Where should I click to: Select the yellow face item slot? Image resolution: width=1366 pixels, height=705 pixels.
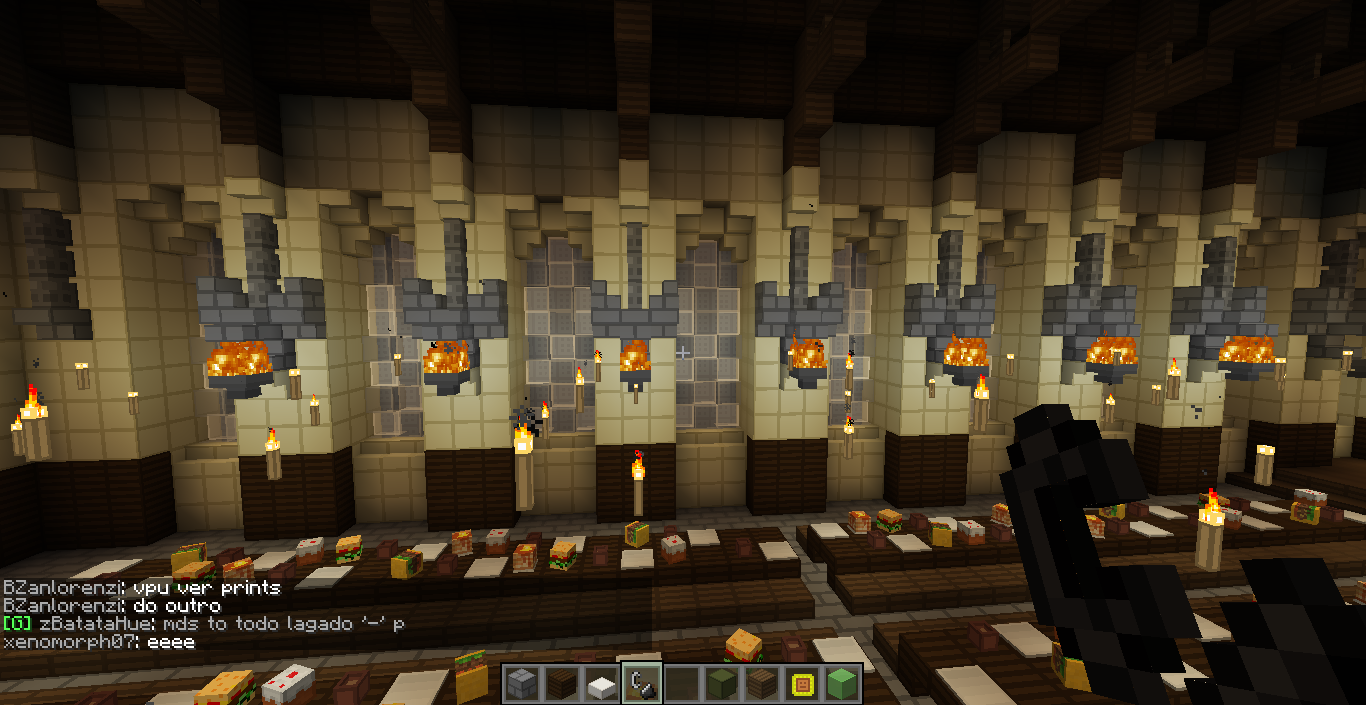click(x=801, y=684)
